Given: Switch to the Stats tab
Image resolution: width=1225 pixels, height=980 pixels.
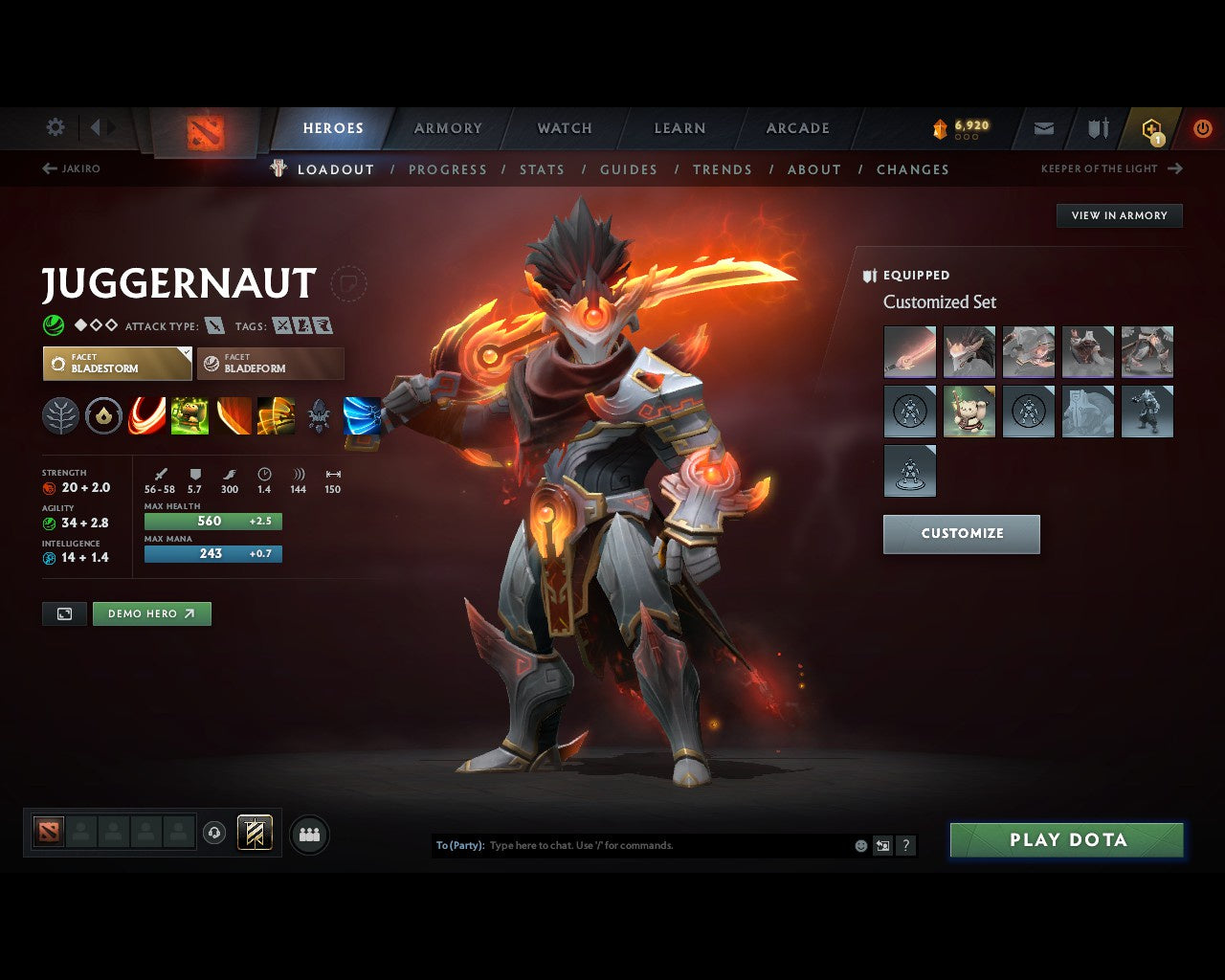Looking at the screenshot, I should (542, 169).
